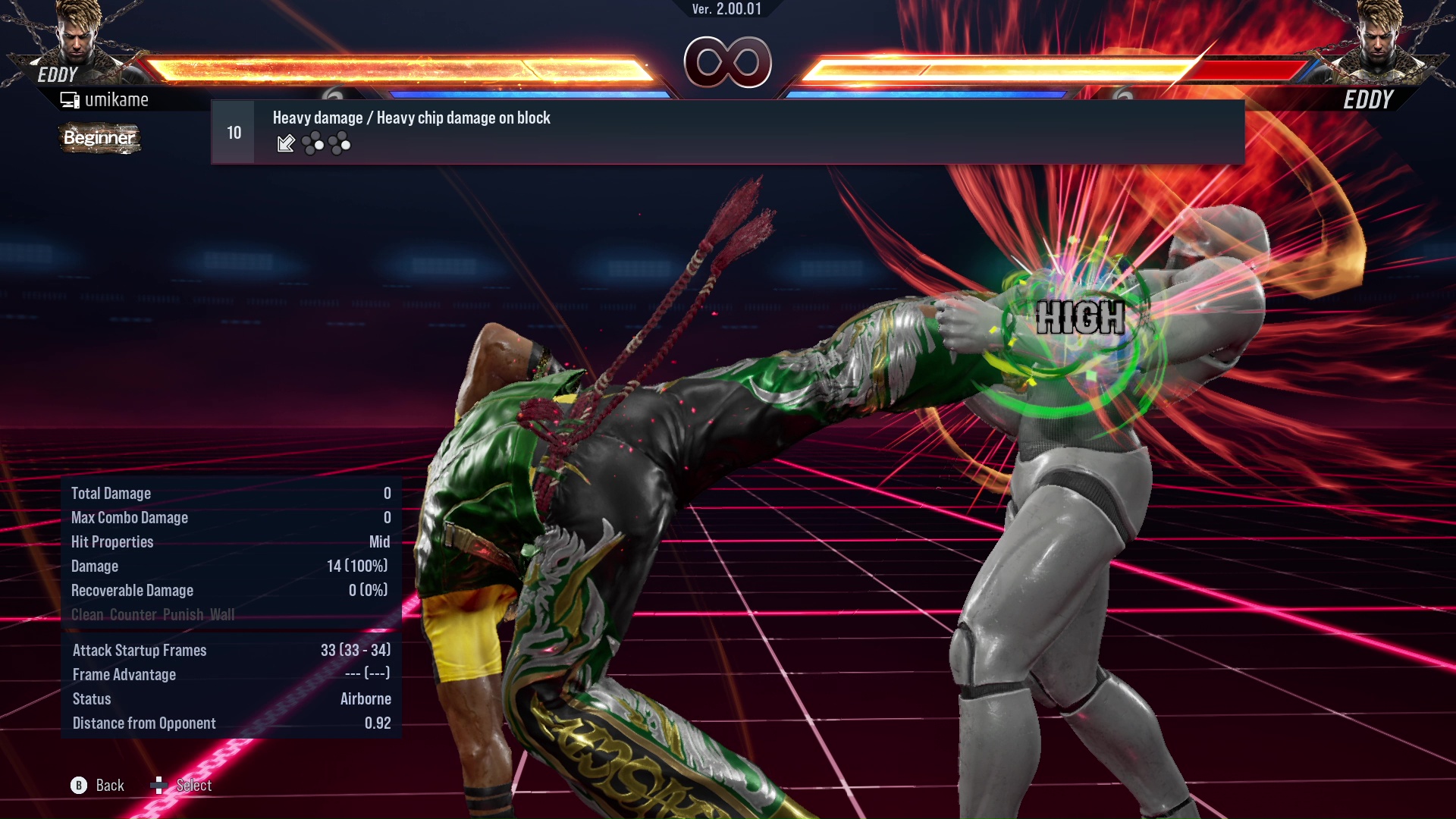1456x819 pixels.
Task: Select the first two-button input notation icon
Action: (x=313, y=144)
